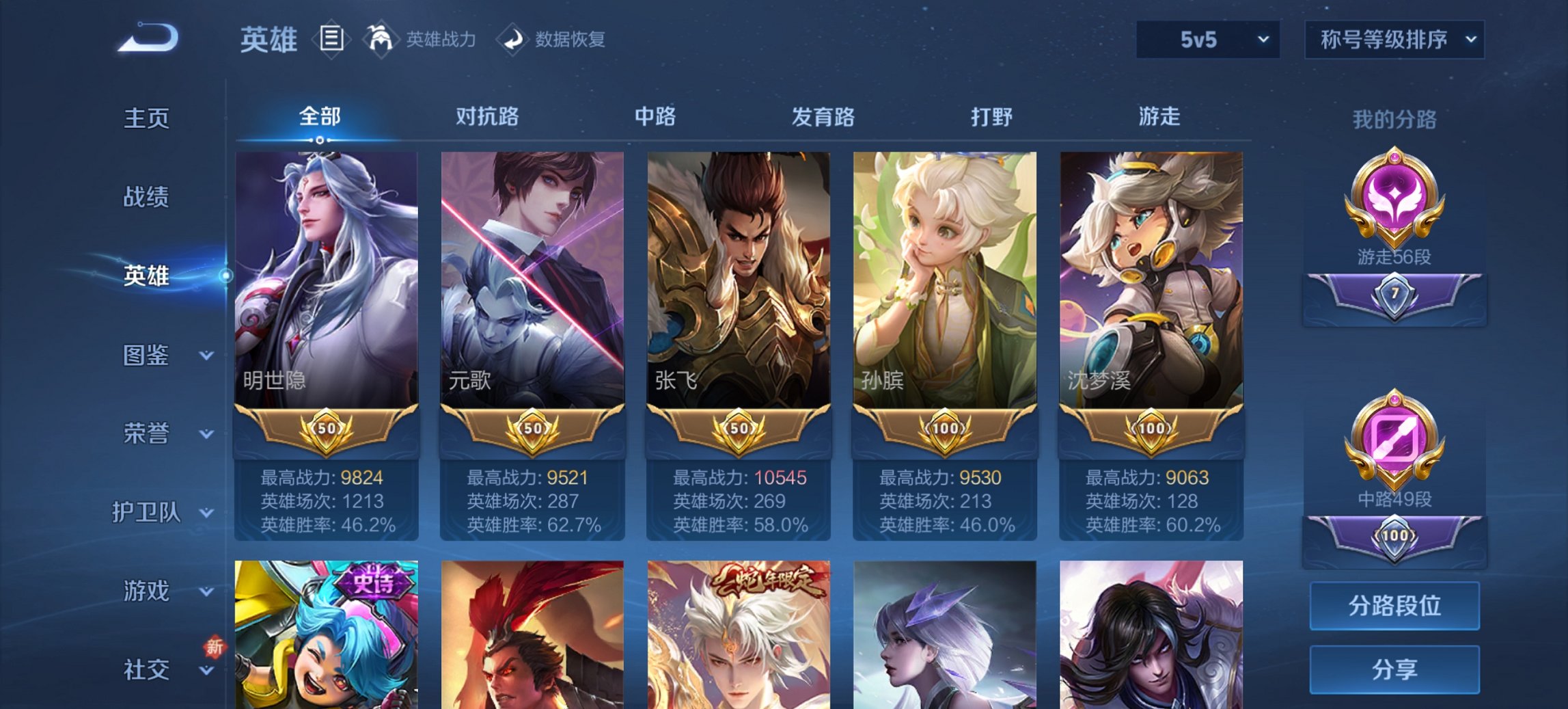Click the game logo in top-left corner
This screenshot has height=709, width=1568.
[147, 38]
